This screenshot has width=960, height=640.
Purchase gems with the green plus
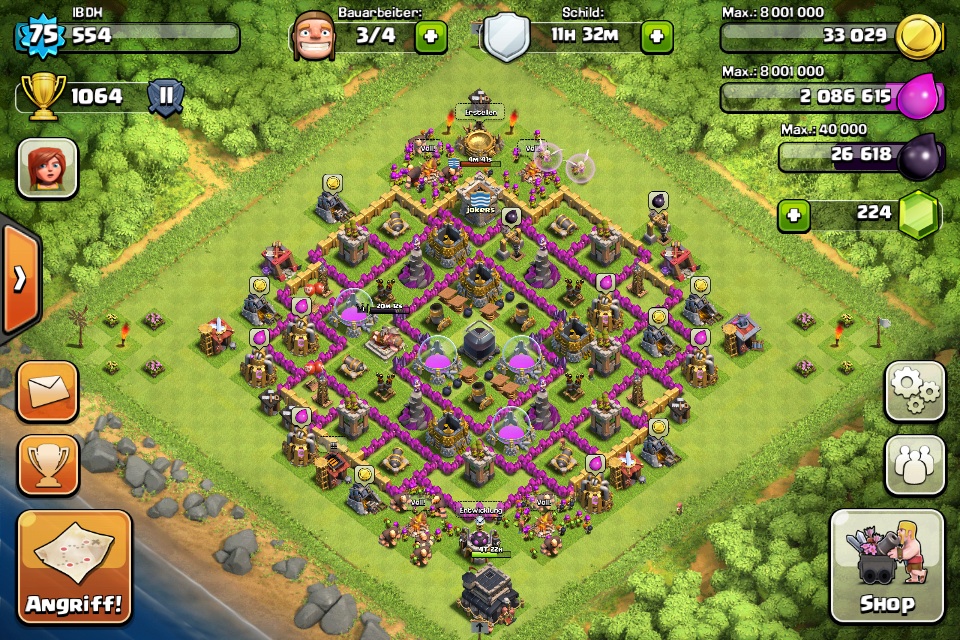794,215
